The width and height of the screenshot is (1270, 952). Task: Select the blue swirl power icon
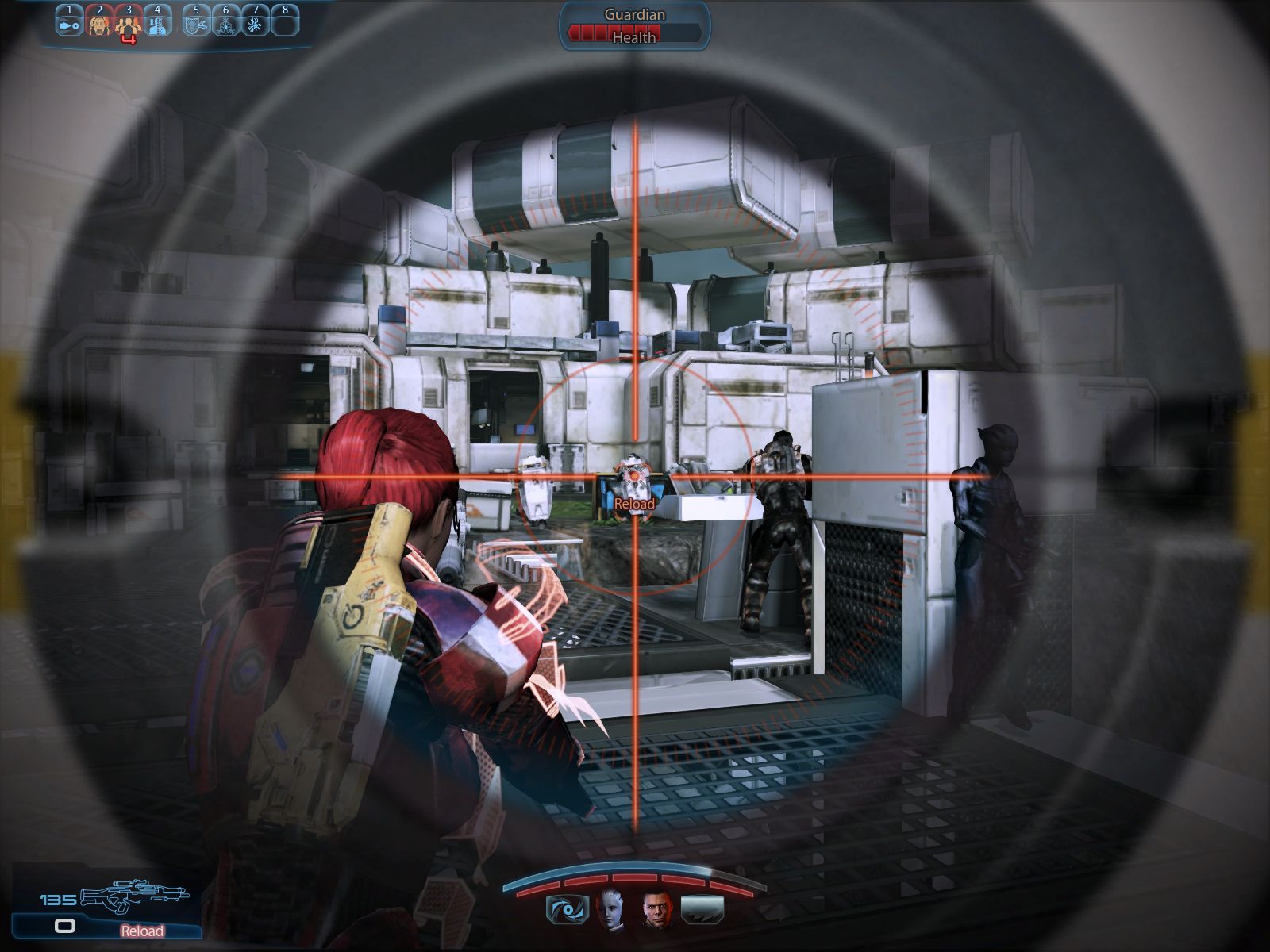(568, 909)
